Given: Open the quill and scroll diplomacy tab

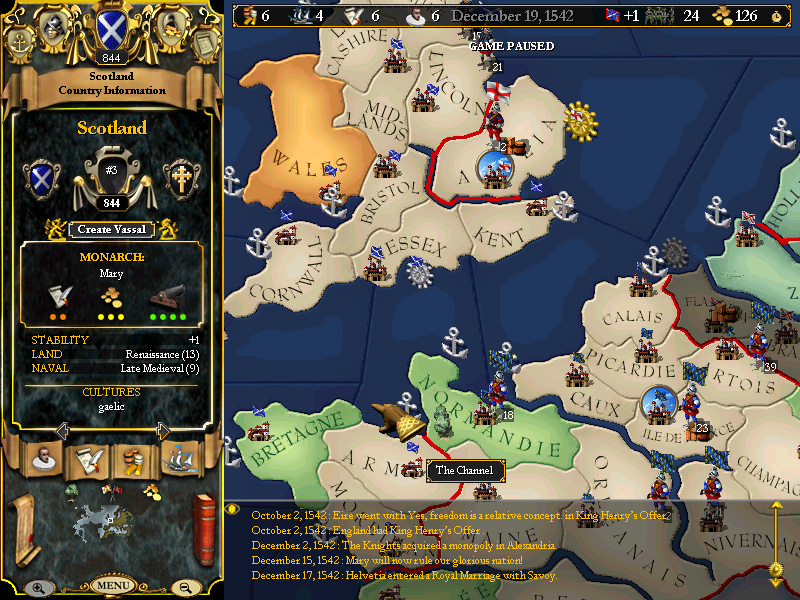Looking at the screenshot, I should click(87, 460).
